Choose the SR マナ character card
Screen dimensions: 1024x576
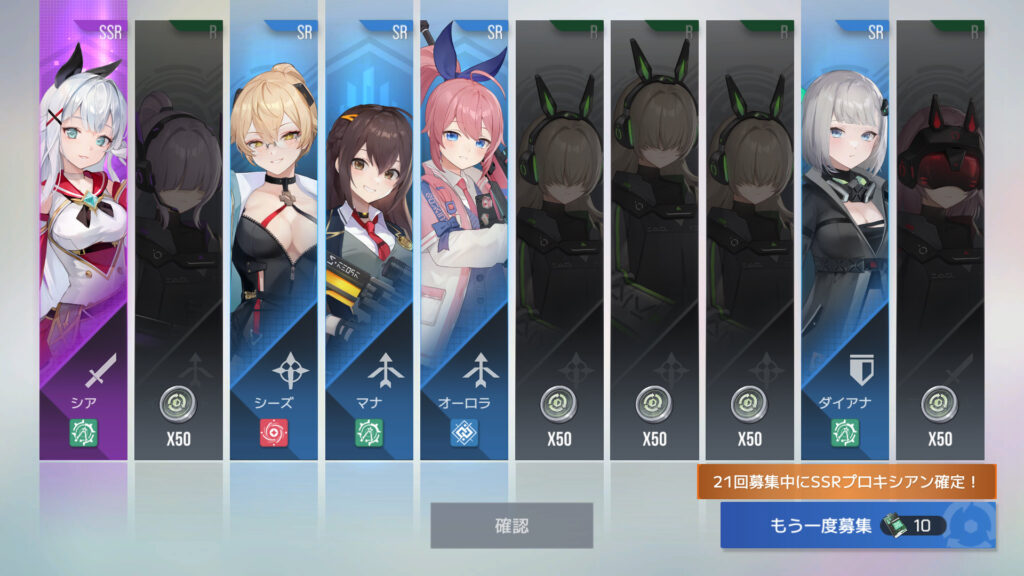point(368,240)
